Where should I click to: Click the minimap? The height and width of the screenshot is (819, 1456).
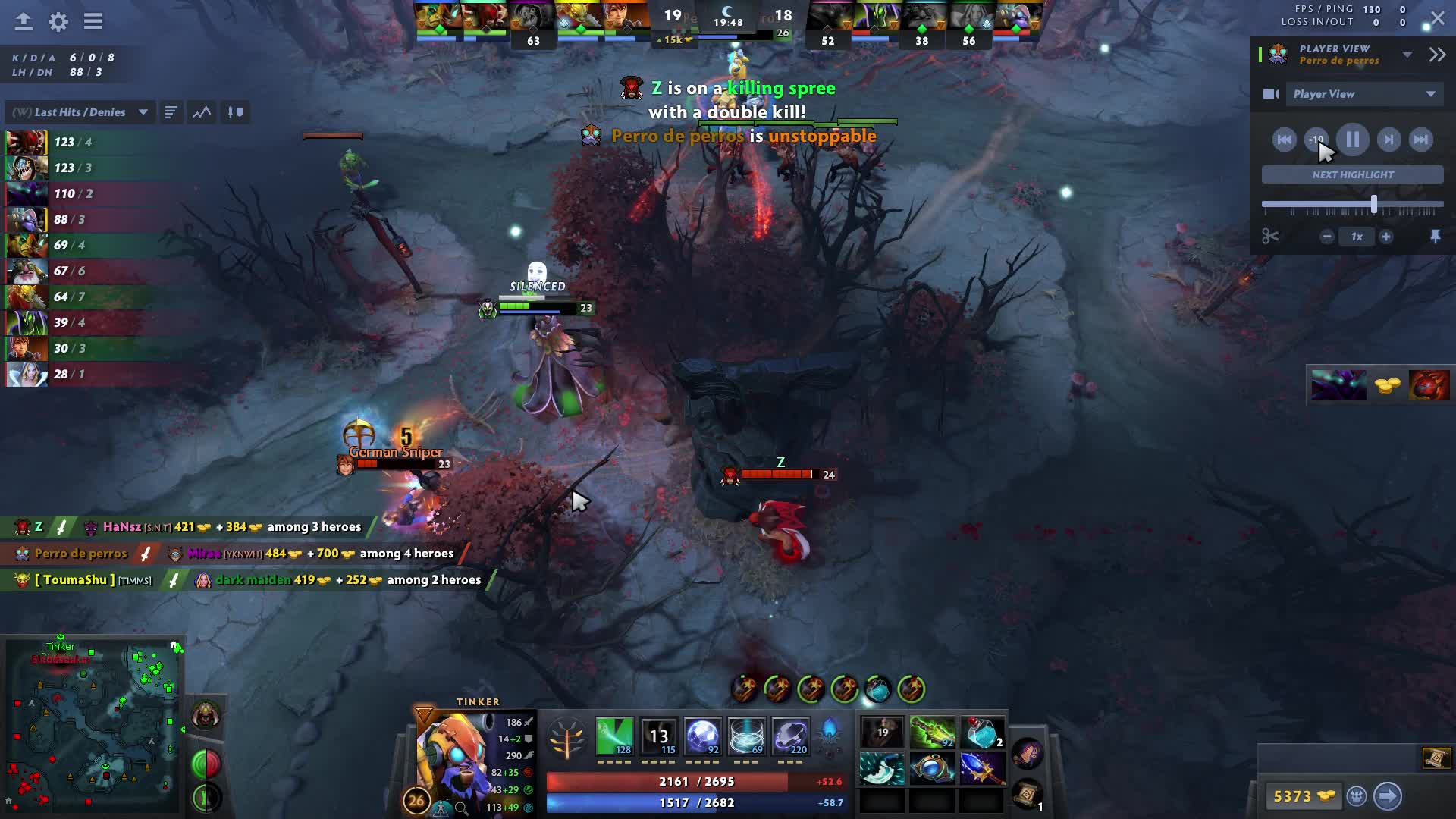93,726
